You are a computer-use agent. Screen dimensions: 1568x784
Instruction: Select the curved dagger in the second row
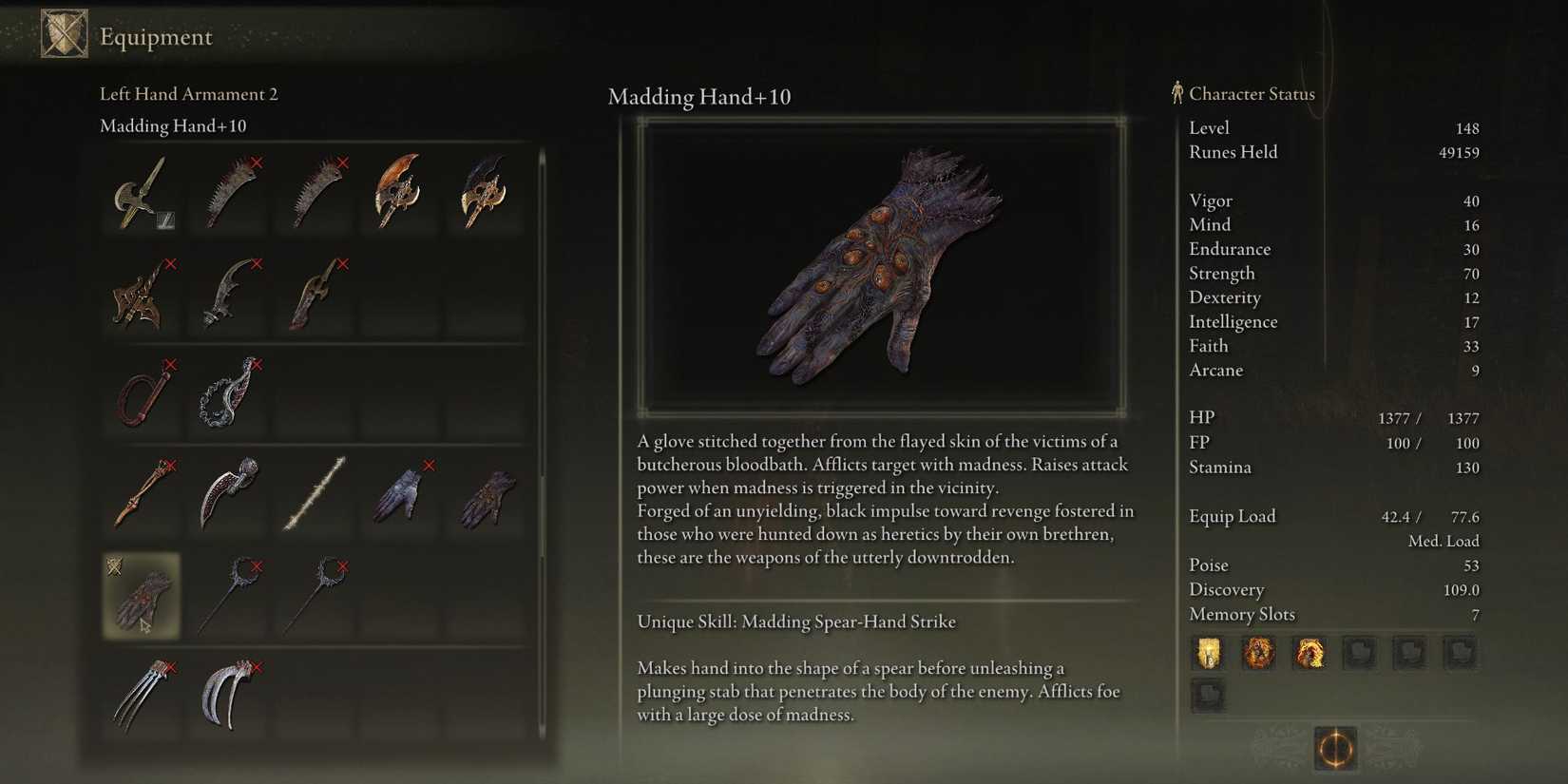(228, 295)
